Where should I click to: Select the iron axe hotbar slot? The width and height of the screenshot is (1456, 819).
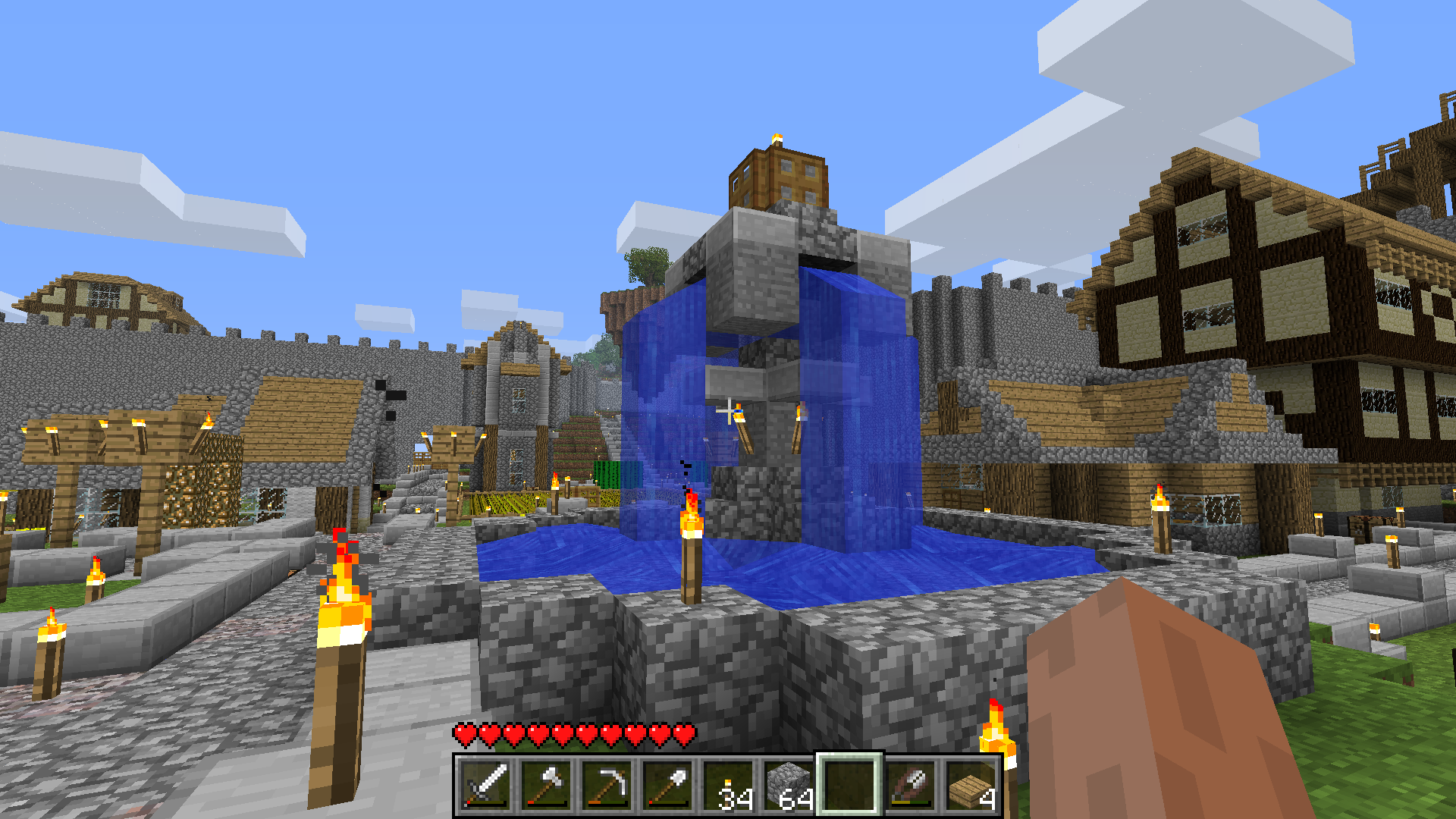[546, 786]
